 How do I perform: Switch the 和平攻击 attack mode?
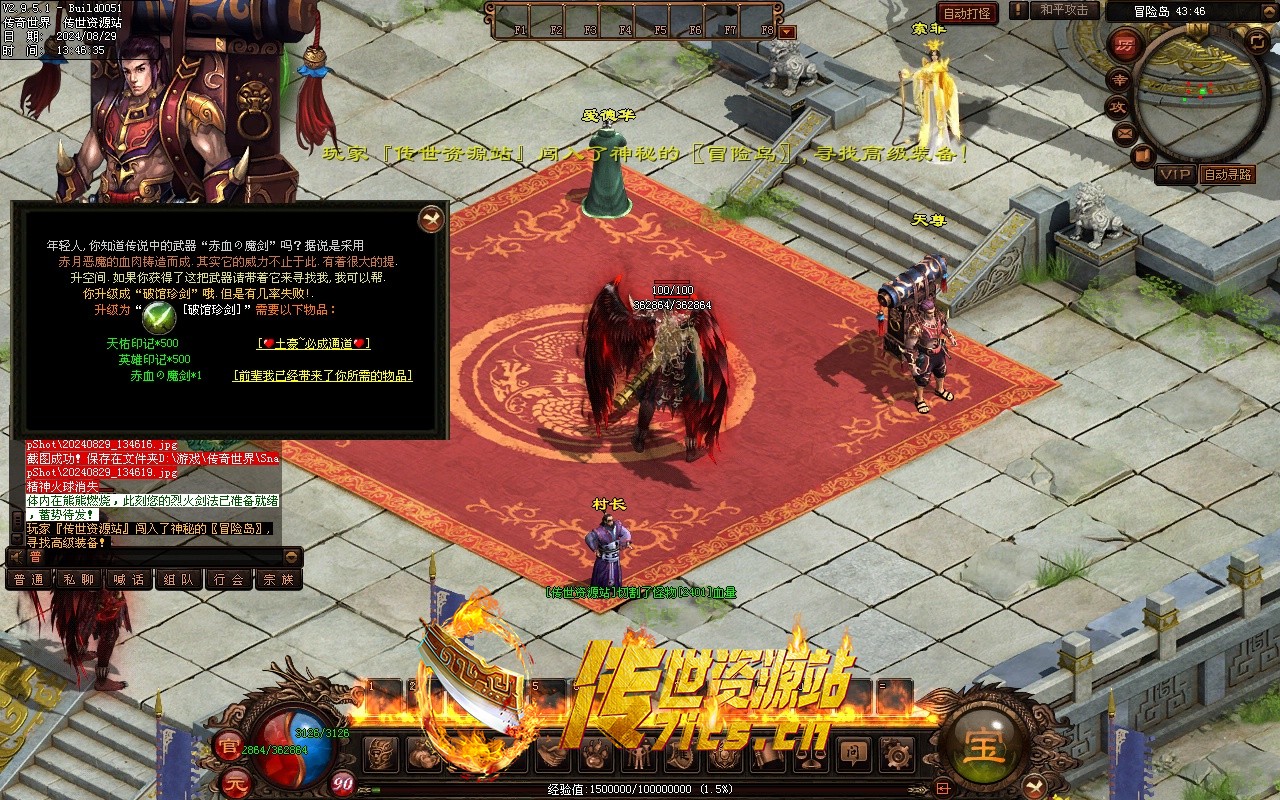coord(1063,10)
